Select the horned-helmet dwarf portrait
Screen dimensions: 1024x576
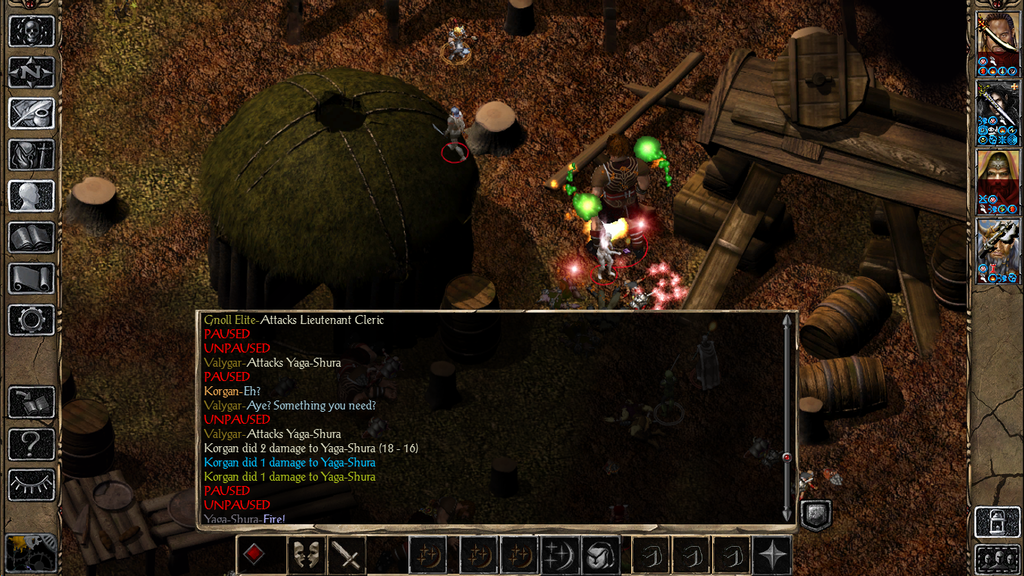[x=997, y=247]
